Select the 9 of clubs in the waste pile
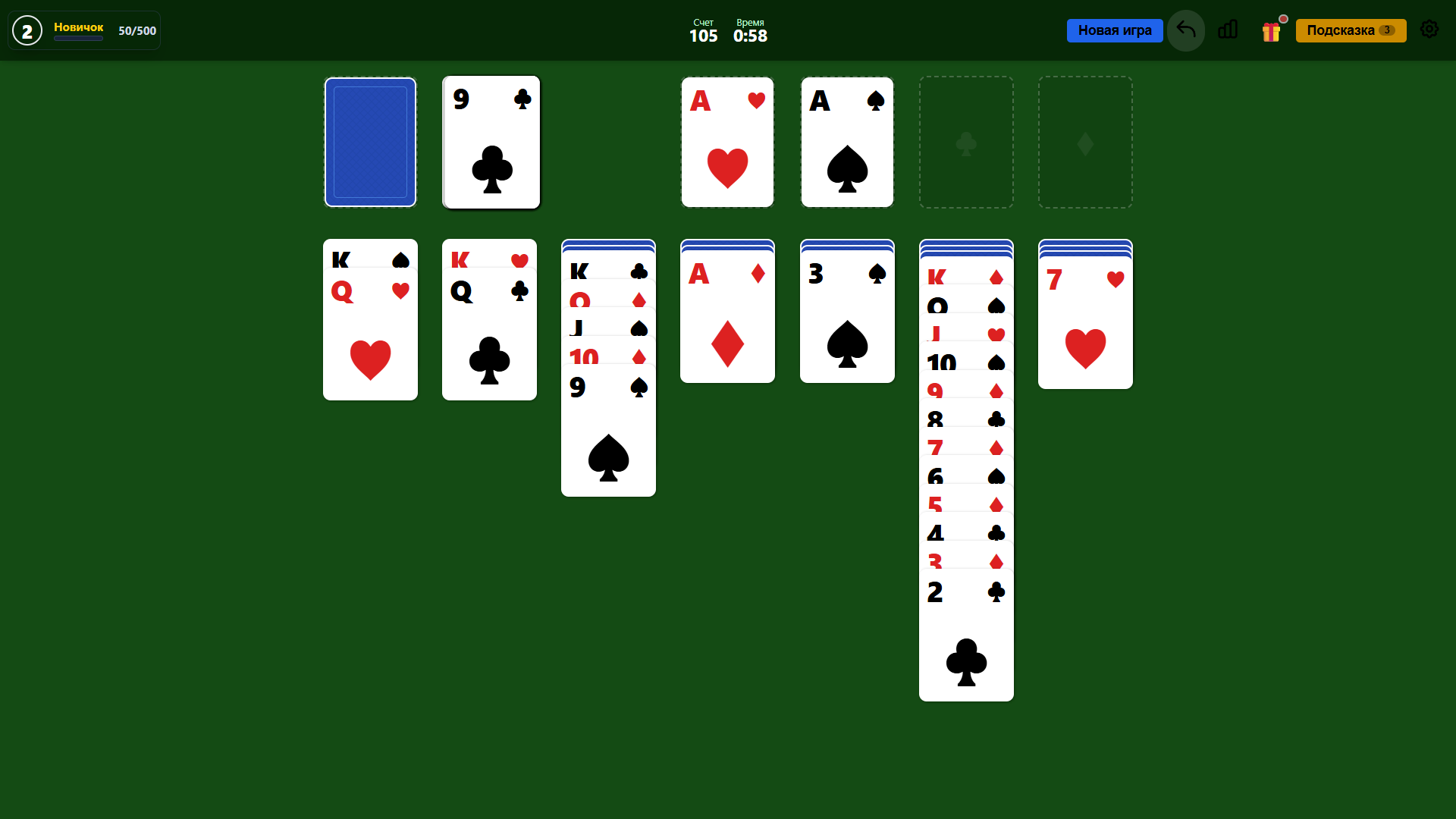Image resolution: width=1456 pixels, height=819 pixels. point(491,142)
